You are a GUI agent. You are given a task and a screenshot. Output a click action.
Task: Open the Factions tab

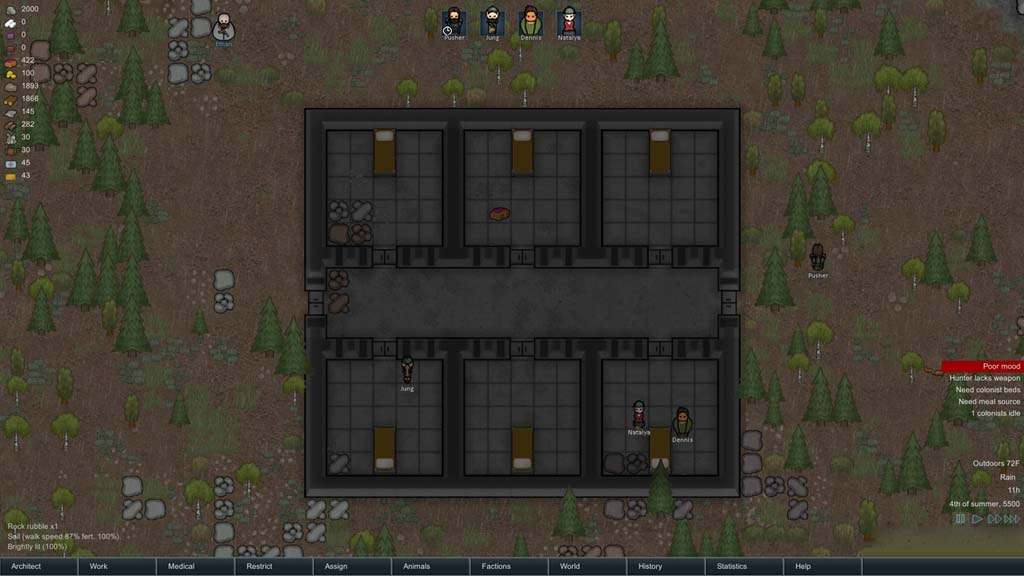[x=508, y=566]
